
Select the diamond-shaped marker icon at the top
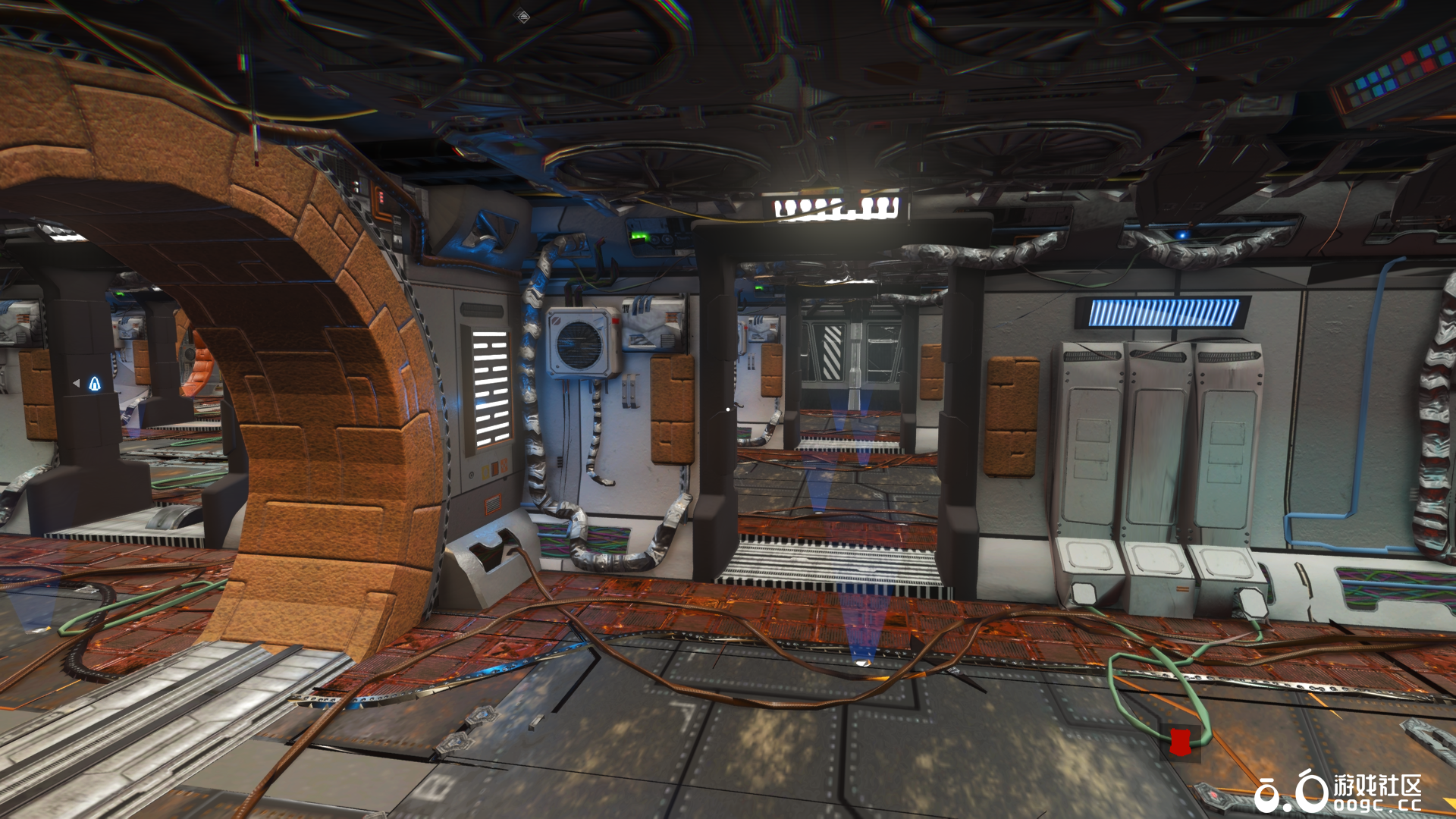(523, 15)
